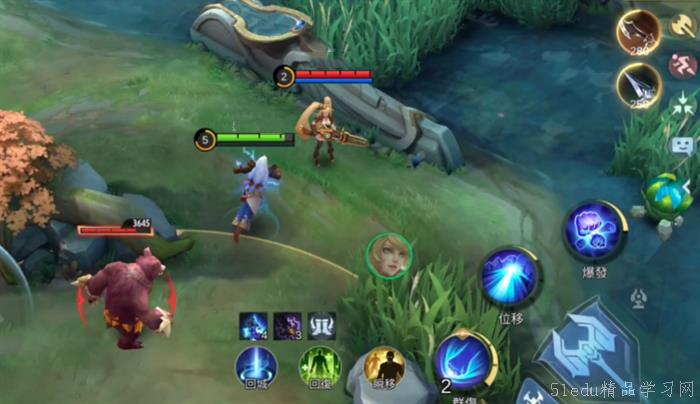Screen dimensions: 700x404
Task: Cast the 瞬移 flash summoner spell
Action: tap(384, 366)
